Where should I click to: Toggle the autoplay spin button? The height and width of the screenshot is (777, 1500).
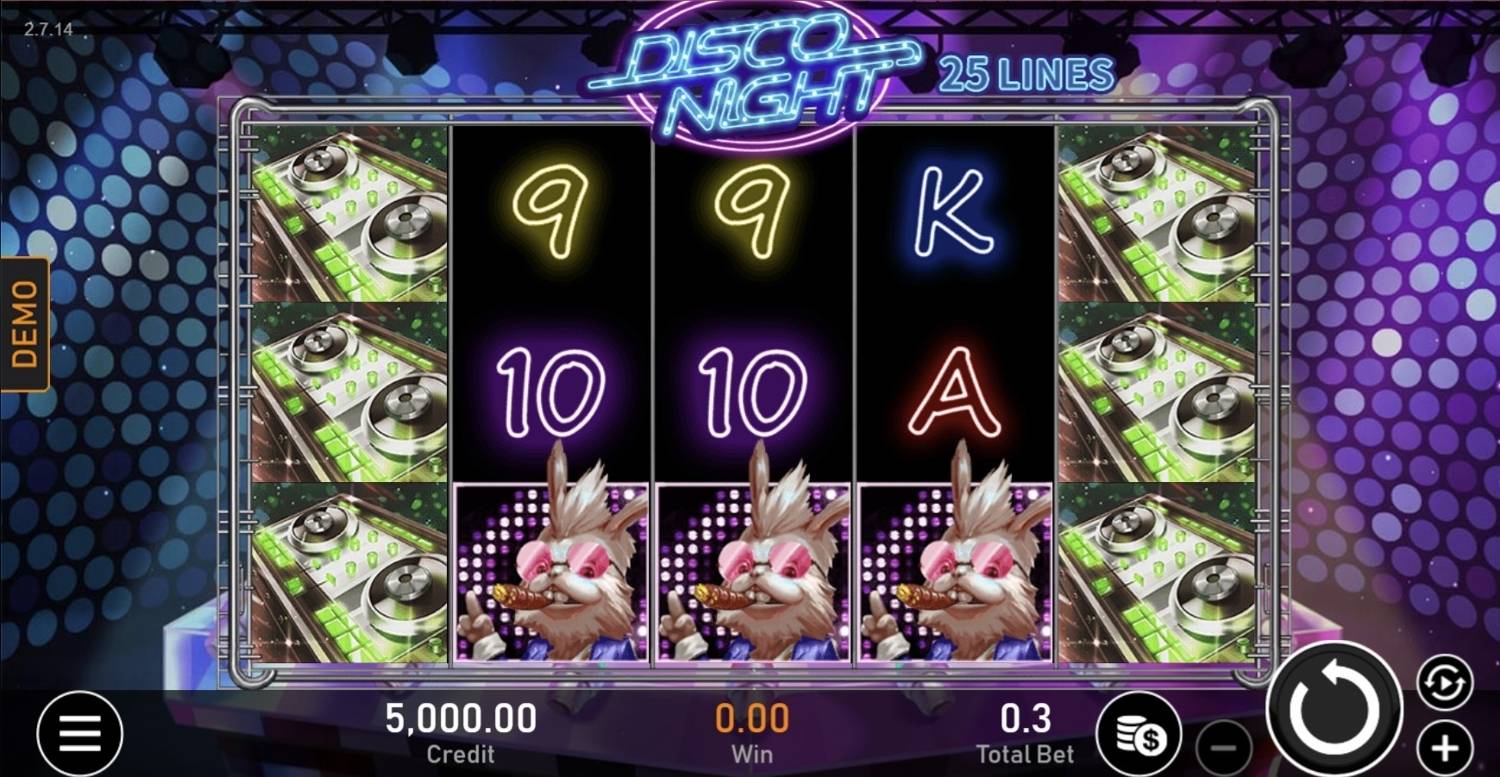pyautogui.click(x=1444, y=683)
